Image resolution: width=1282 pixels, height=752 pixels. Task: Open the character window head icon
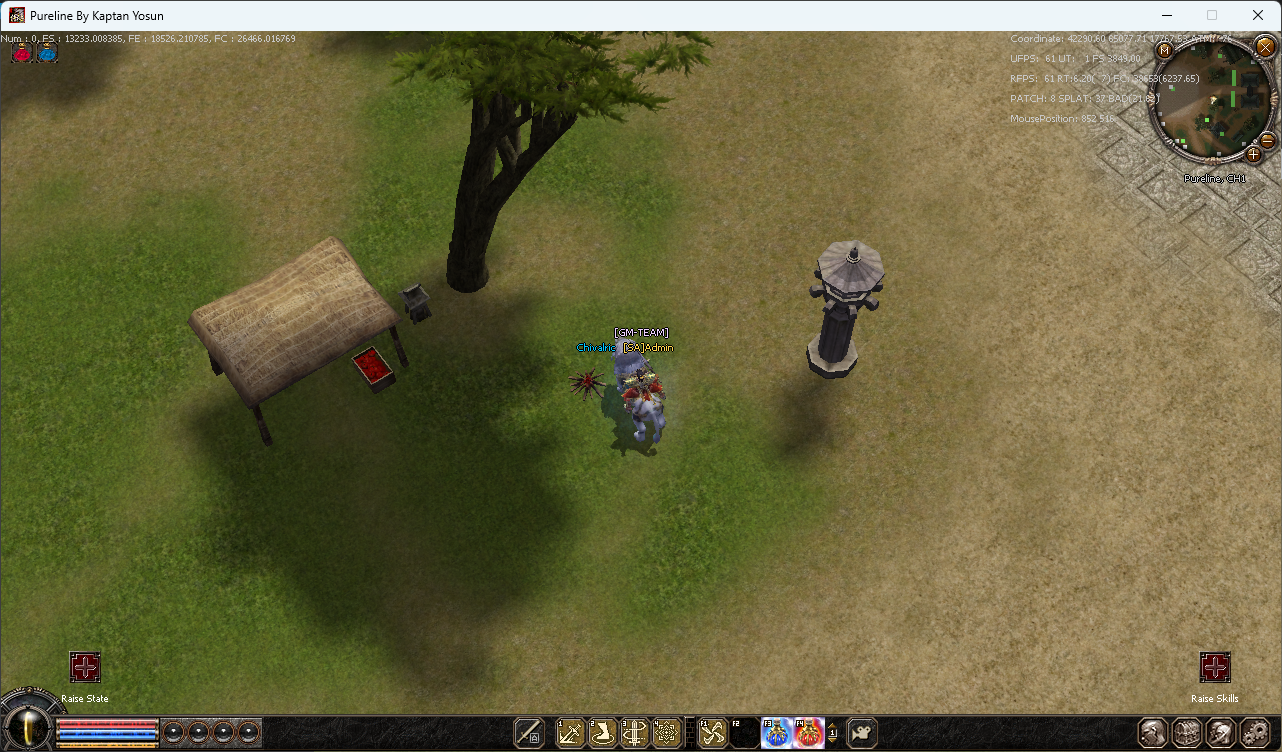1152,732
